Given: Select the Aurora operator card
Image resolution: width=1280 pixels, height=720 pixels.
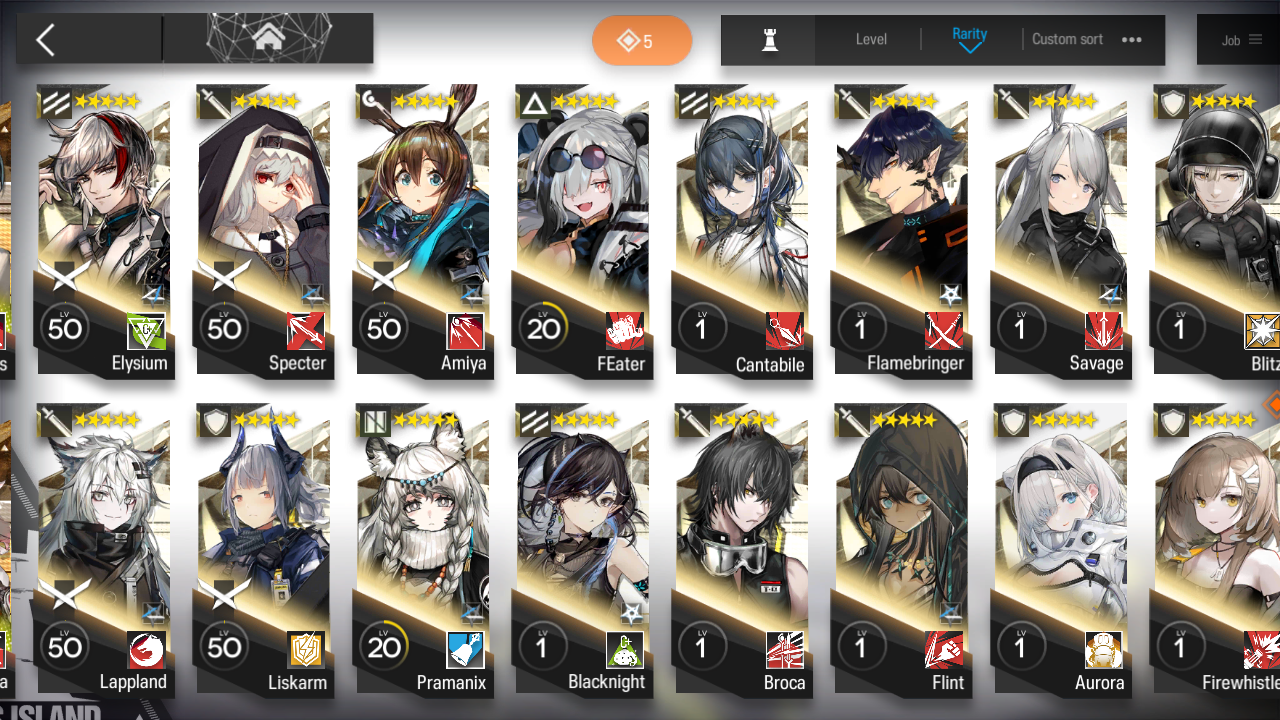Looking at the screenshot, I should point(1061,550).
